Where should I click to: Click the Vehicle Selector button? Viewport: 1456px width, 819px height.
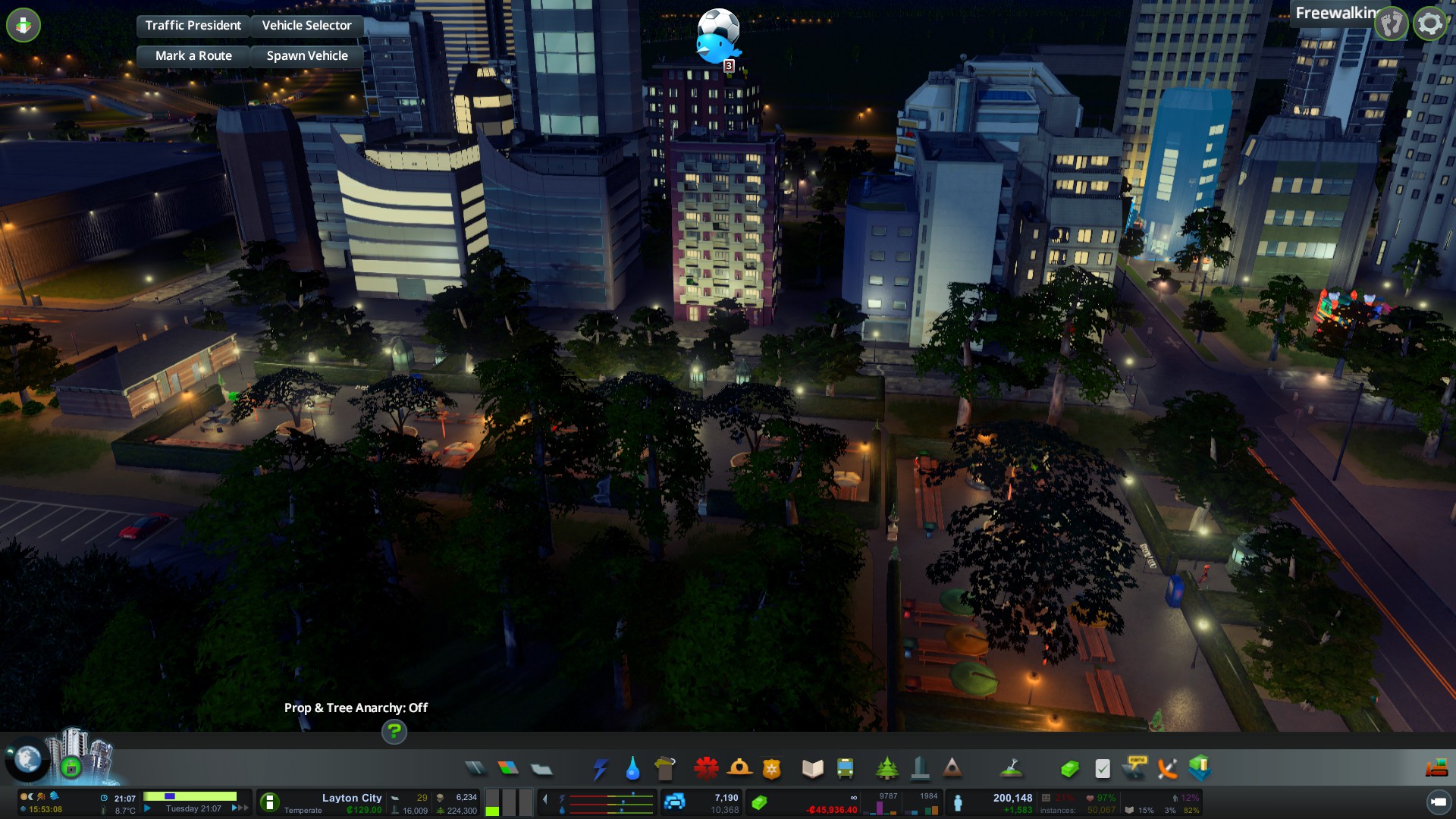306,26
